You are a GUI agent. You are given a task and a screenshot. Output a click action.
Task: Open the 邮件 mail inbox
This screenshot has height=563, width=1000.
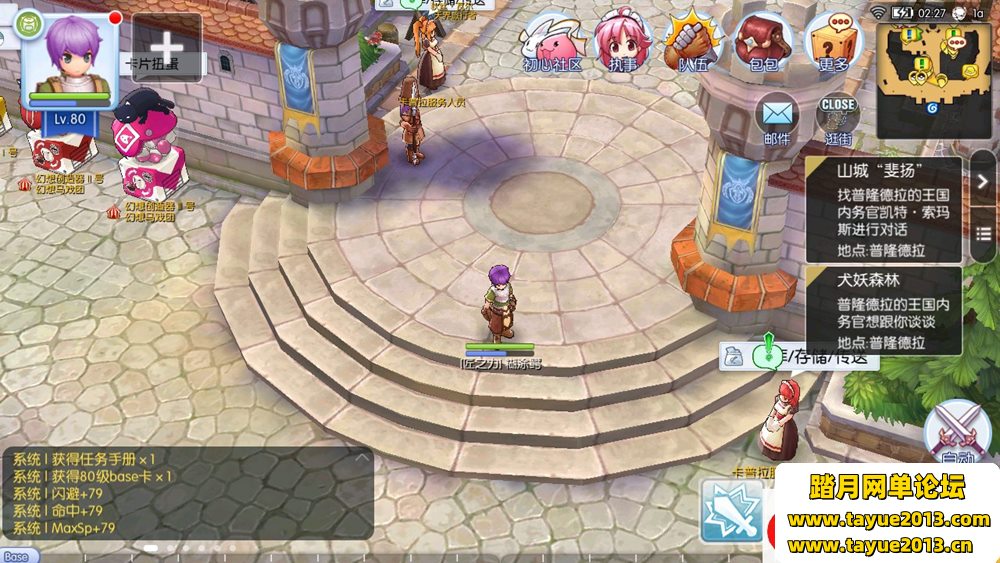coord(777,120)
